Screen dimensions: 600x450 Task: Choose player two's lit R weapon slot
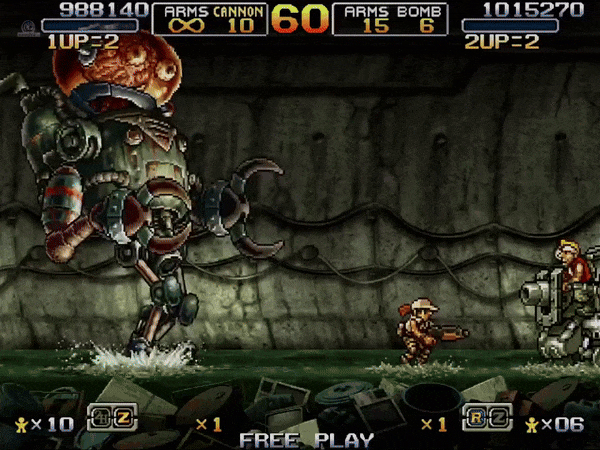coord(477,417)
